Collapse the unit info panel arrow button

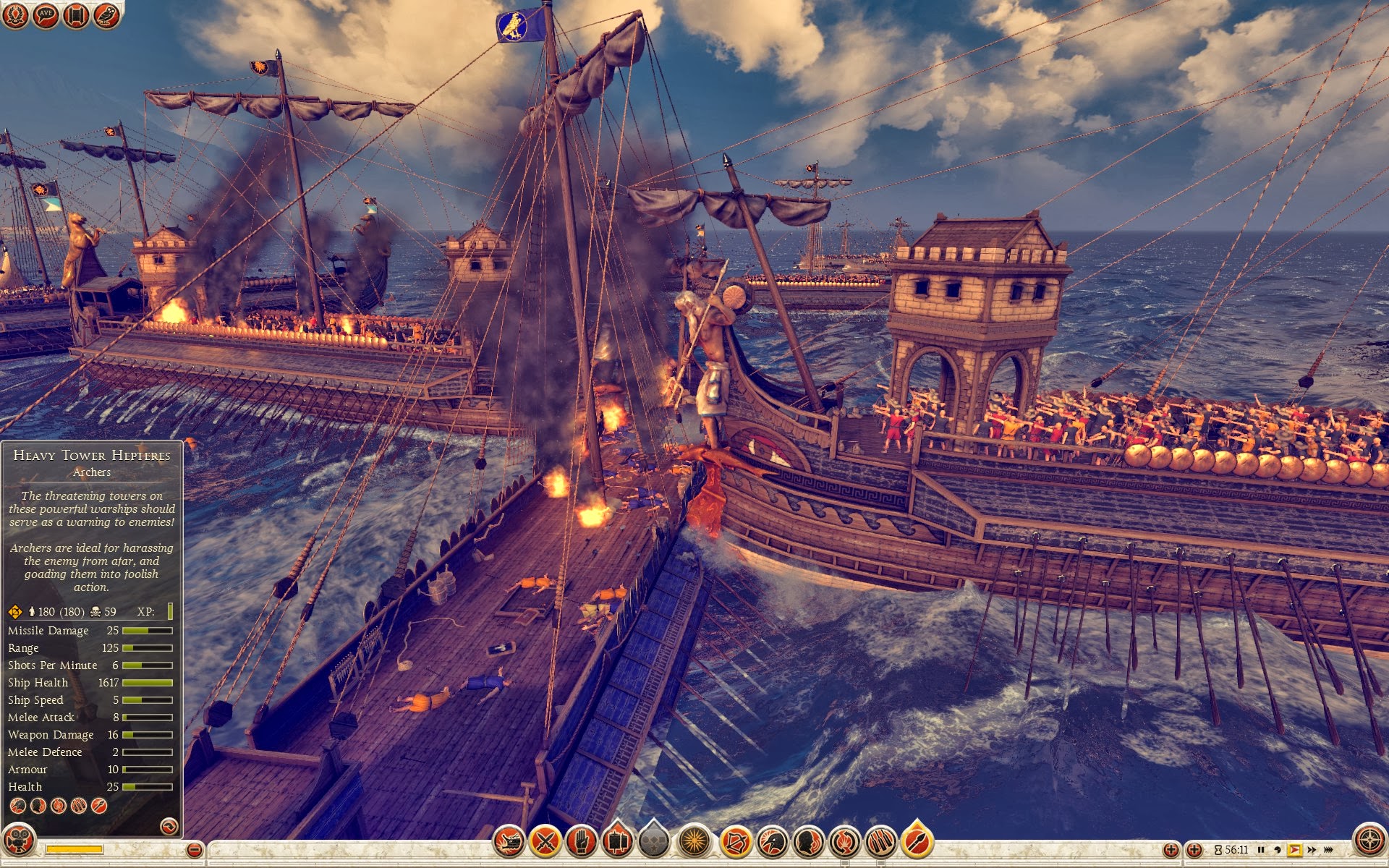(x=169, y=825)
